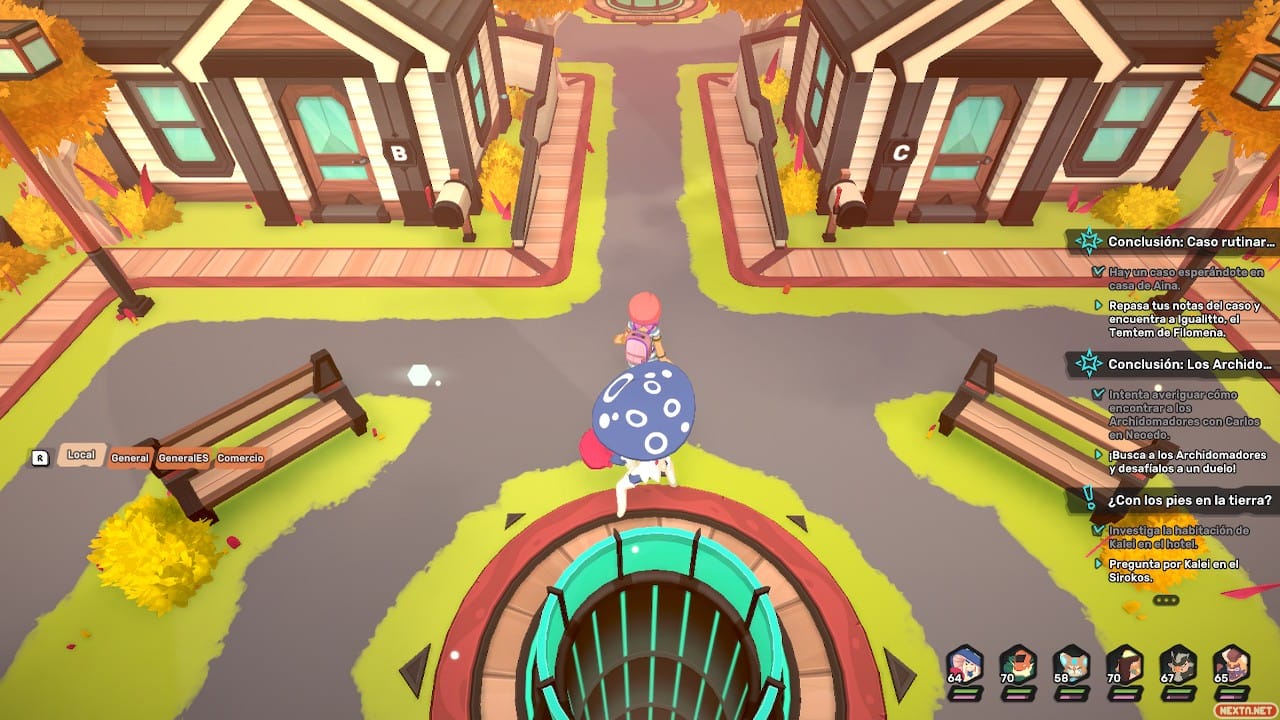Click the star icon beside Conclusión: Caso rutinar
Image resolution: width=1280 pixels, height=720 pixels.
[x=1089, y=243]
